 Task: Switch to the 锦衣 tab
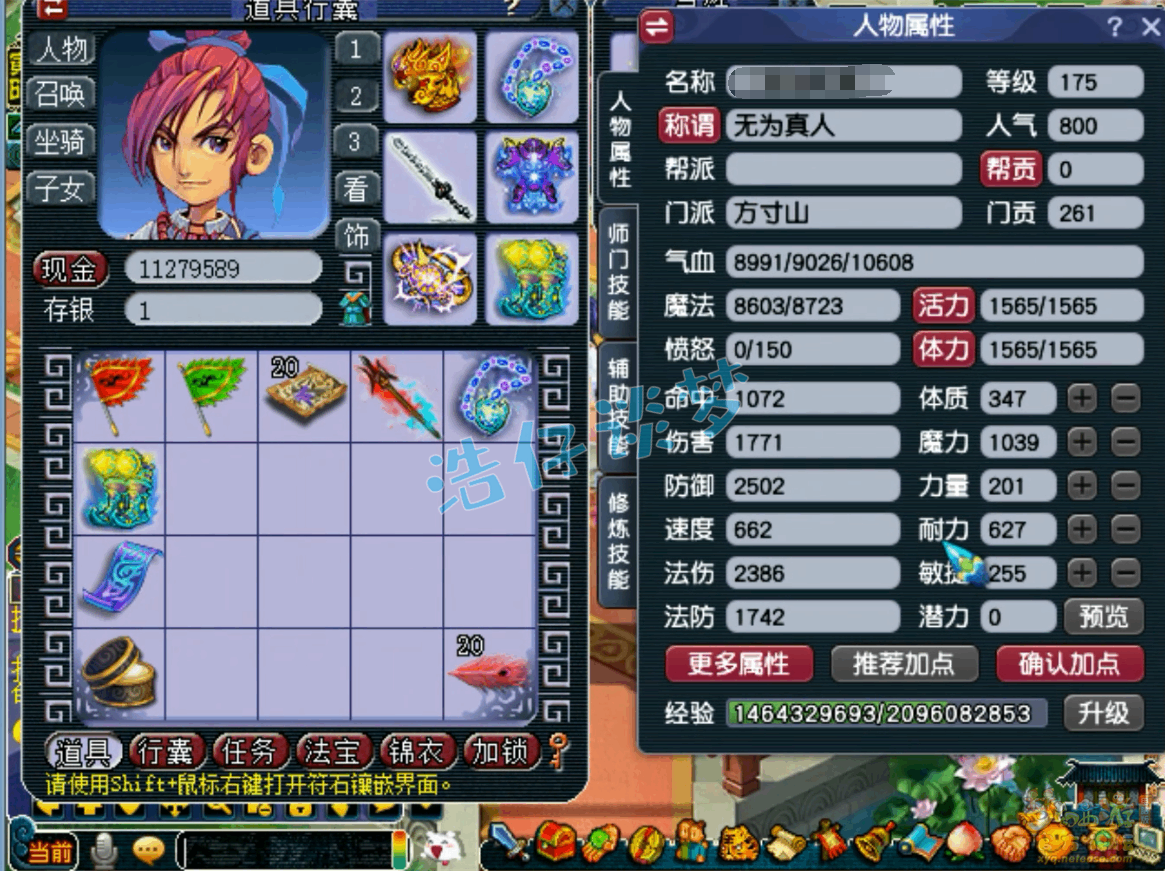[x=417, y=751]
